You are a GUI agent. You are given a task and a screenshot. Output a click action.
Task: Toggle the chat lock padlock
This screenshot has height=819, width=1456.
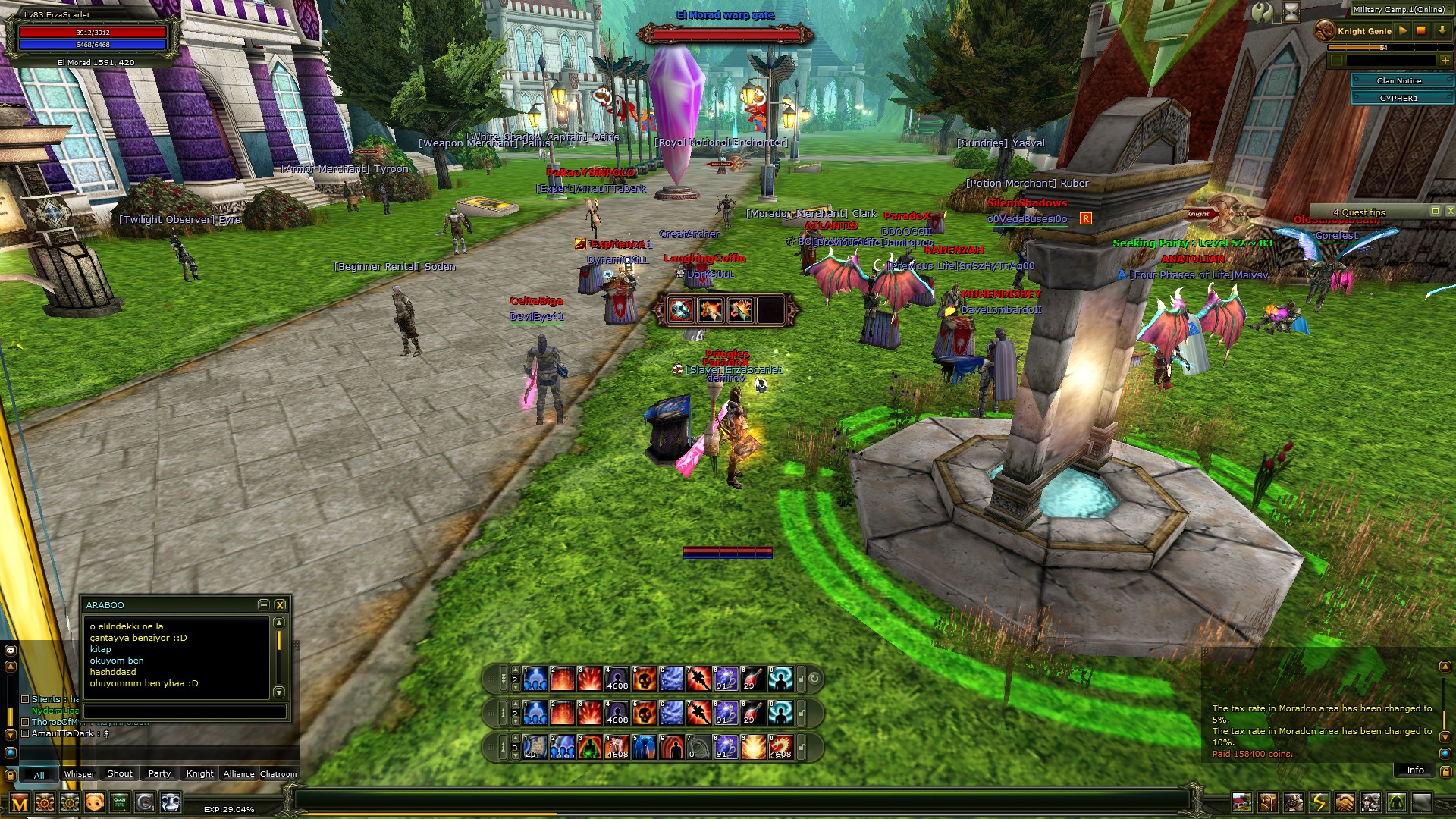pos(11,775)
